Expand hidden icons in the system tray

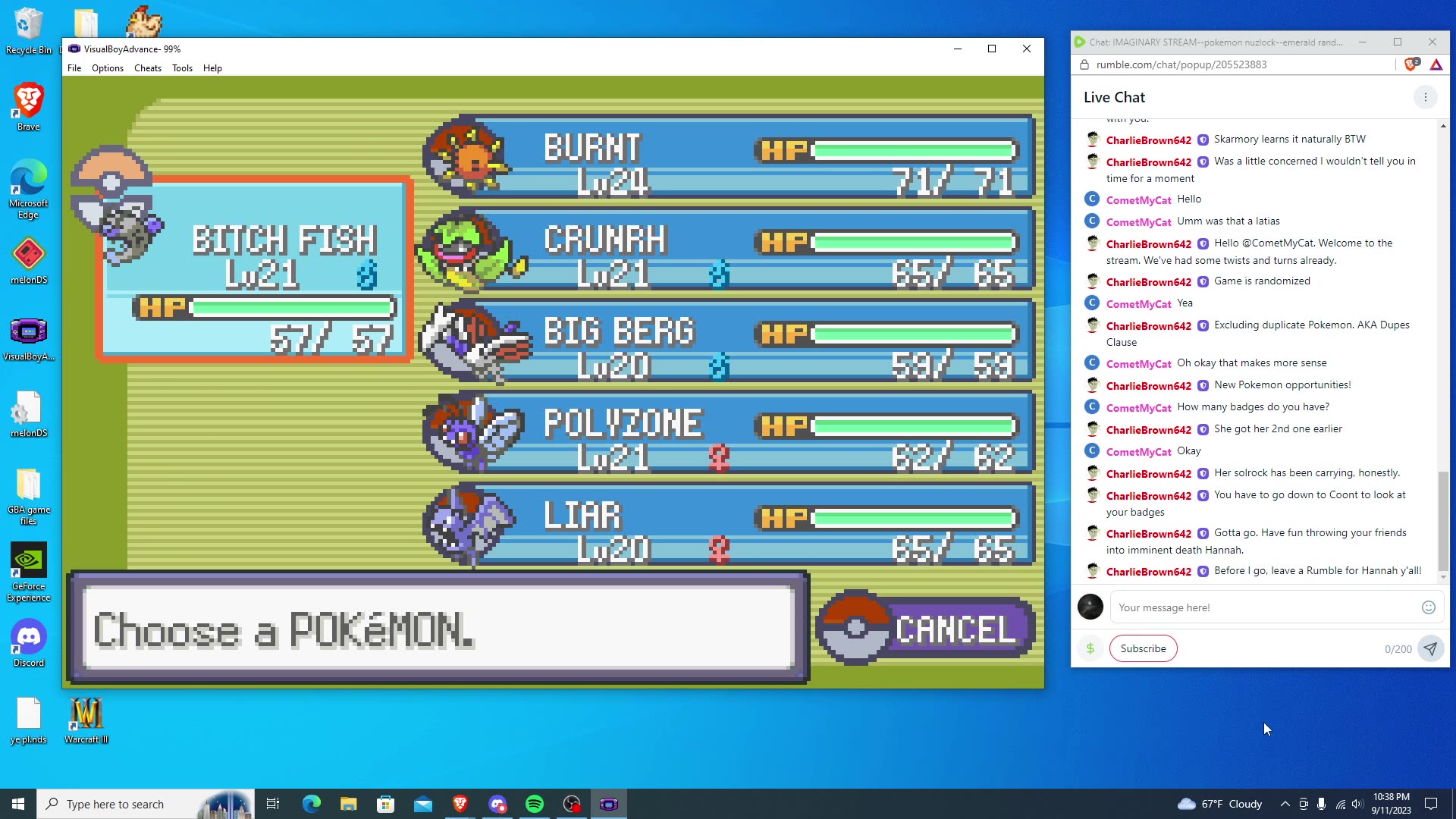click(x=1285, y=803)
